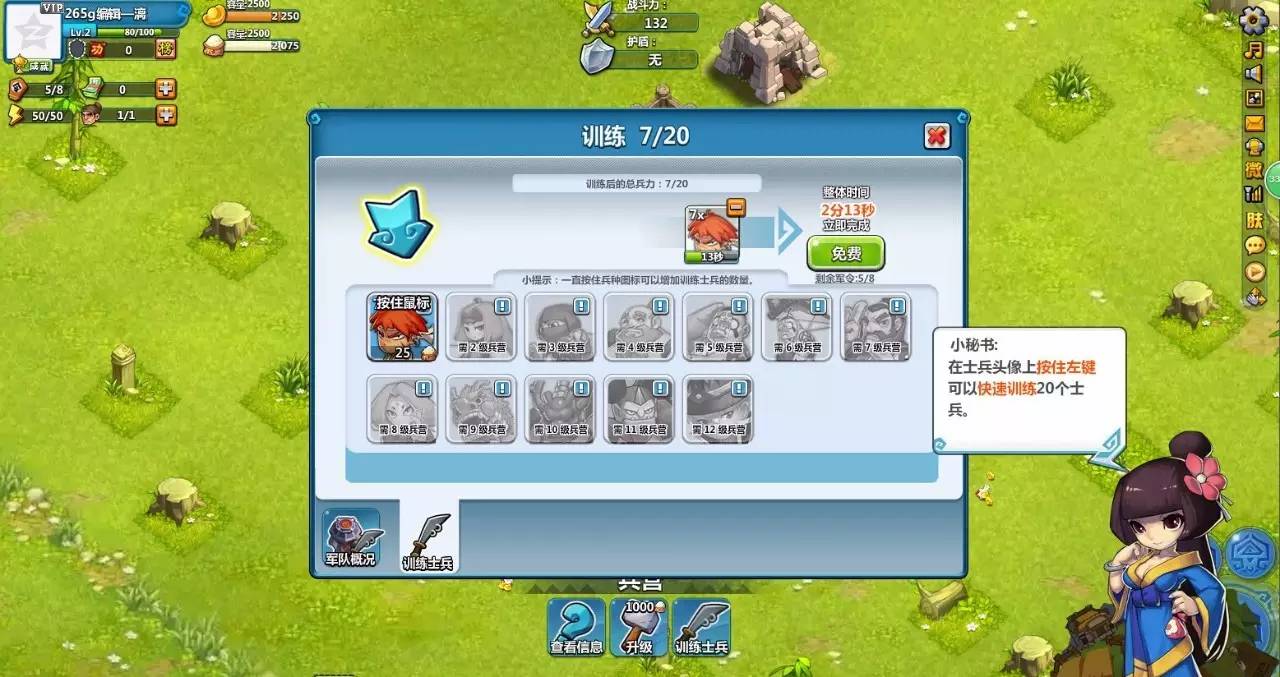The width and height of the screenshot is (1280, 677).
Task: Add builders with the plus beside 1/1
Action: [x=166, y=115]
